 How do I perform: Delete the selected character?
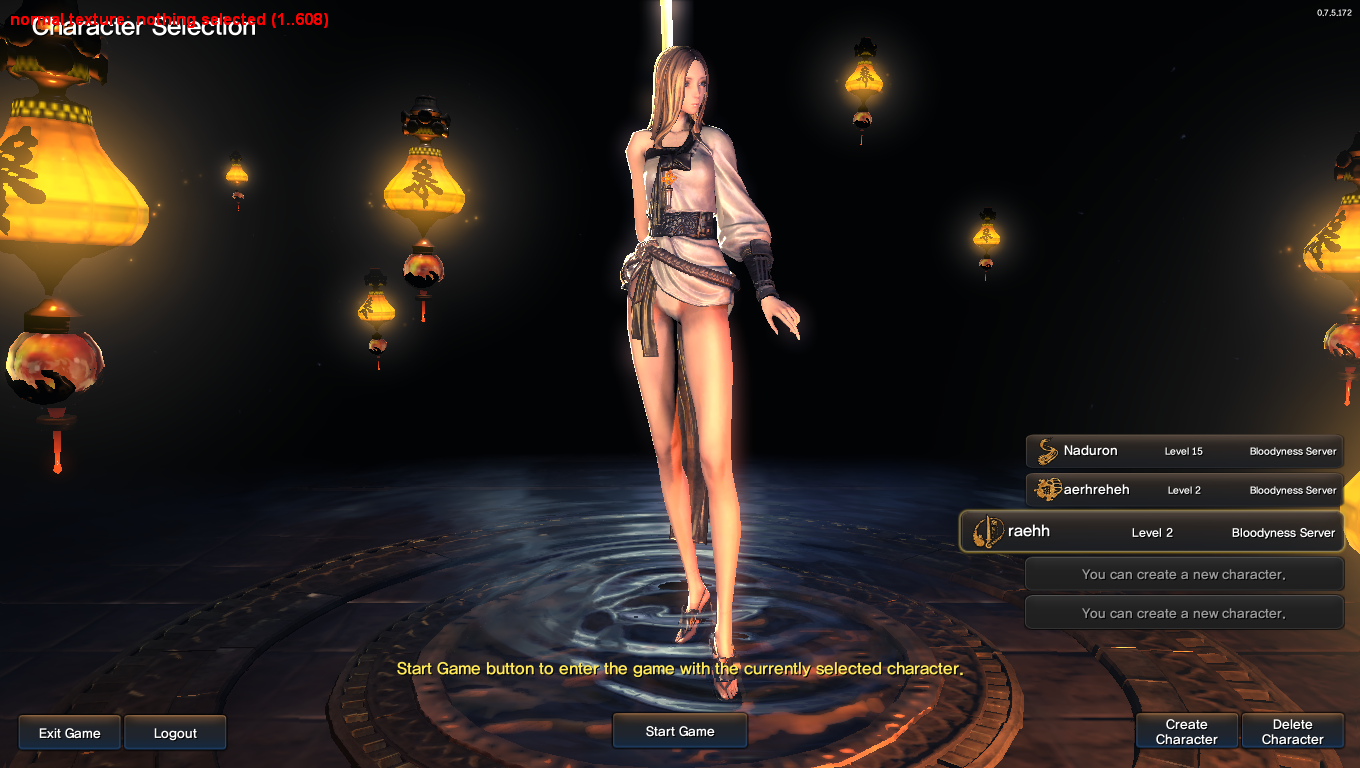(x=1292, y=732)
